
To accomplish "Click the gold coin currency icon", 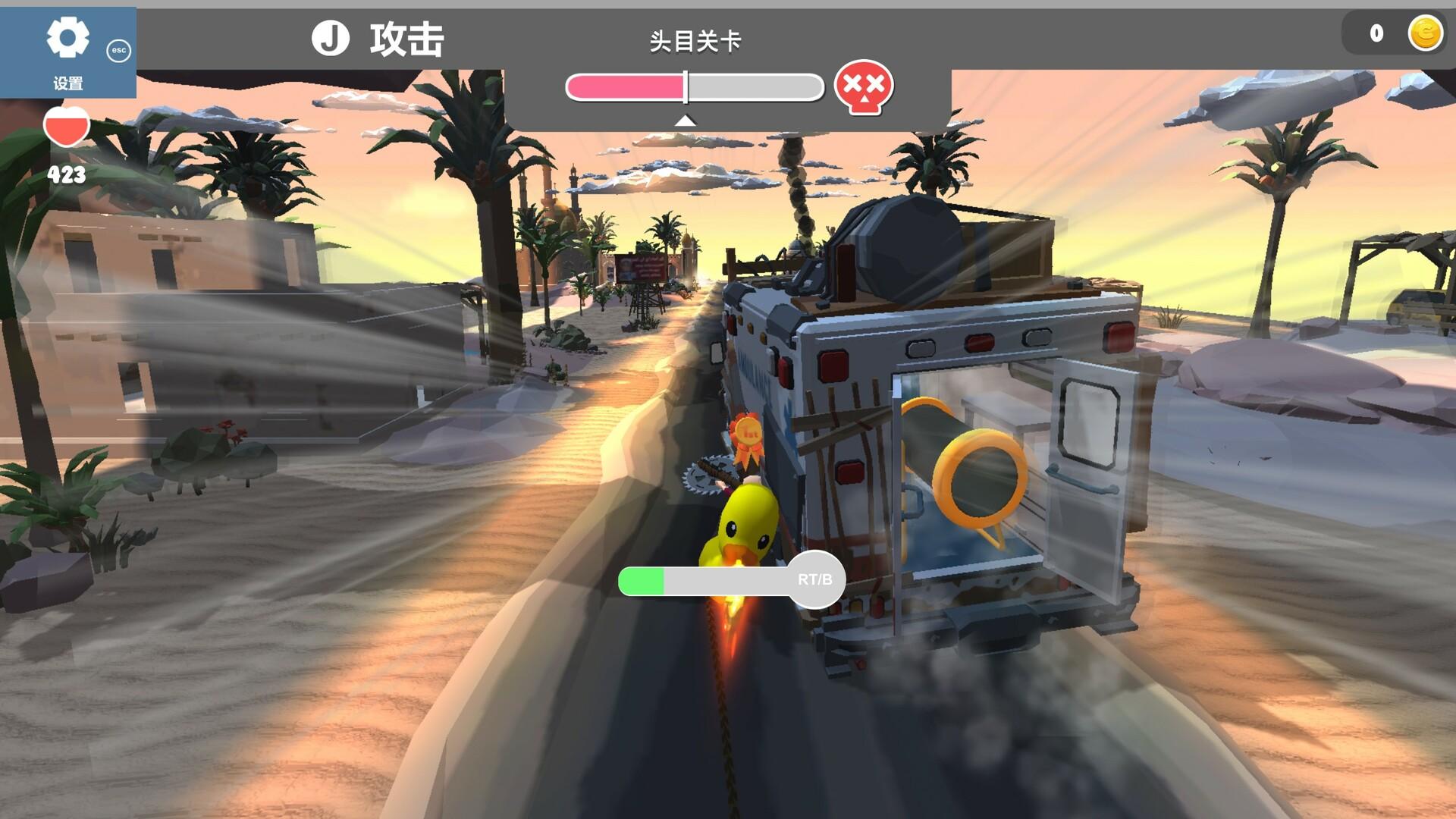I will tap(1424, 32).
